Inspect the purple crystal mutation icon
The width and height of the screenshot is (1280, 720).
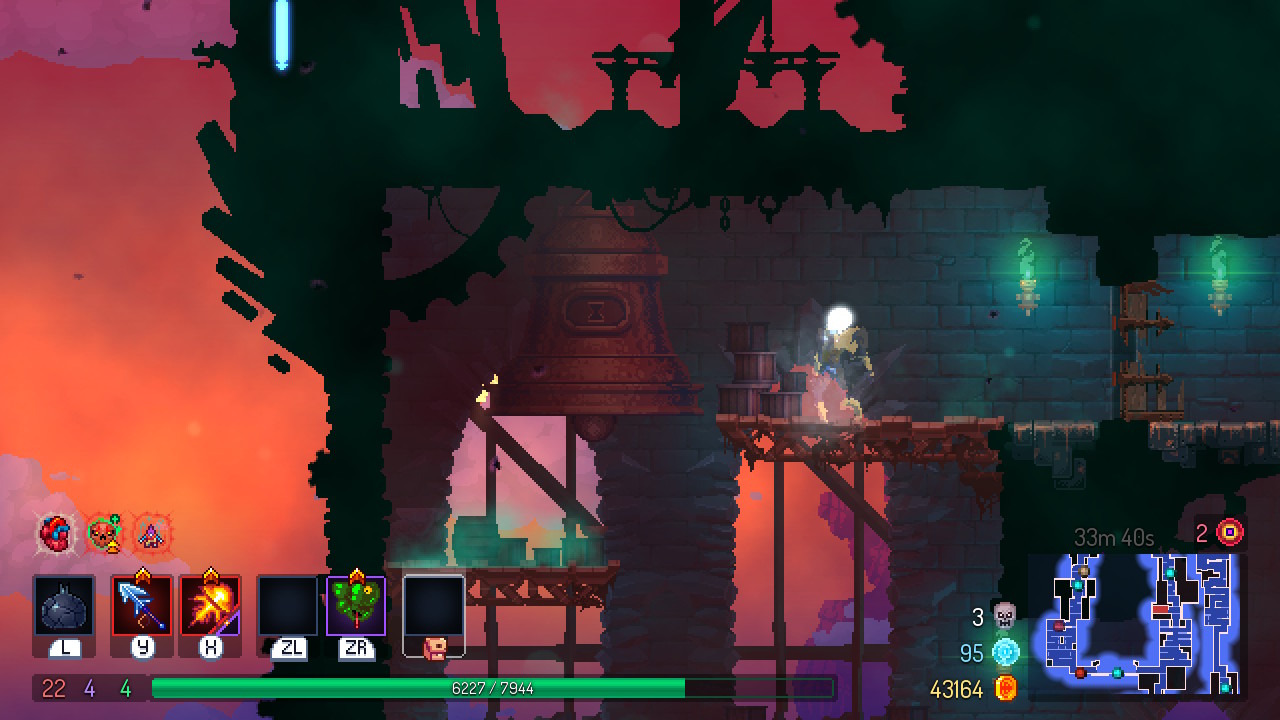pyautogui.click(x=150, y=533)
